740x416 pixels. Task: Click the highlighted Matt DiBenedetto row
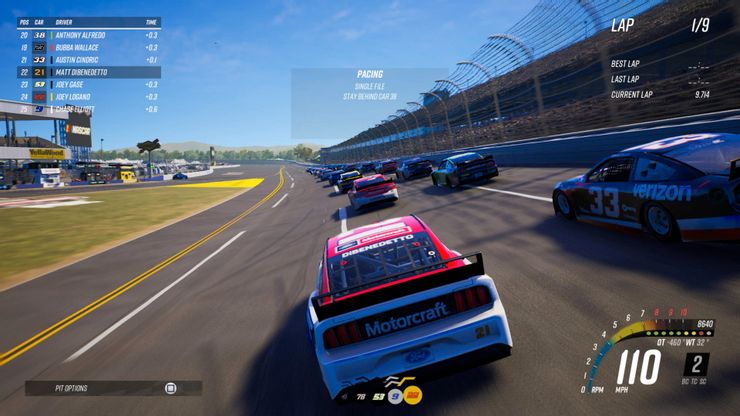88,72
